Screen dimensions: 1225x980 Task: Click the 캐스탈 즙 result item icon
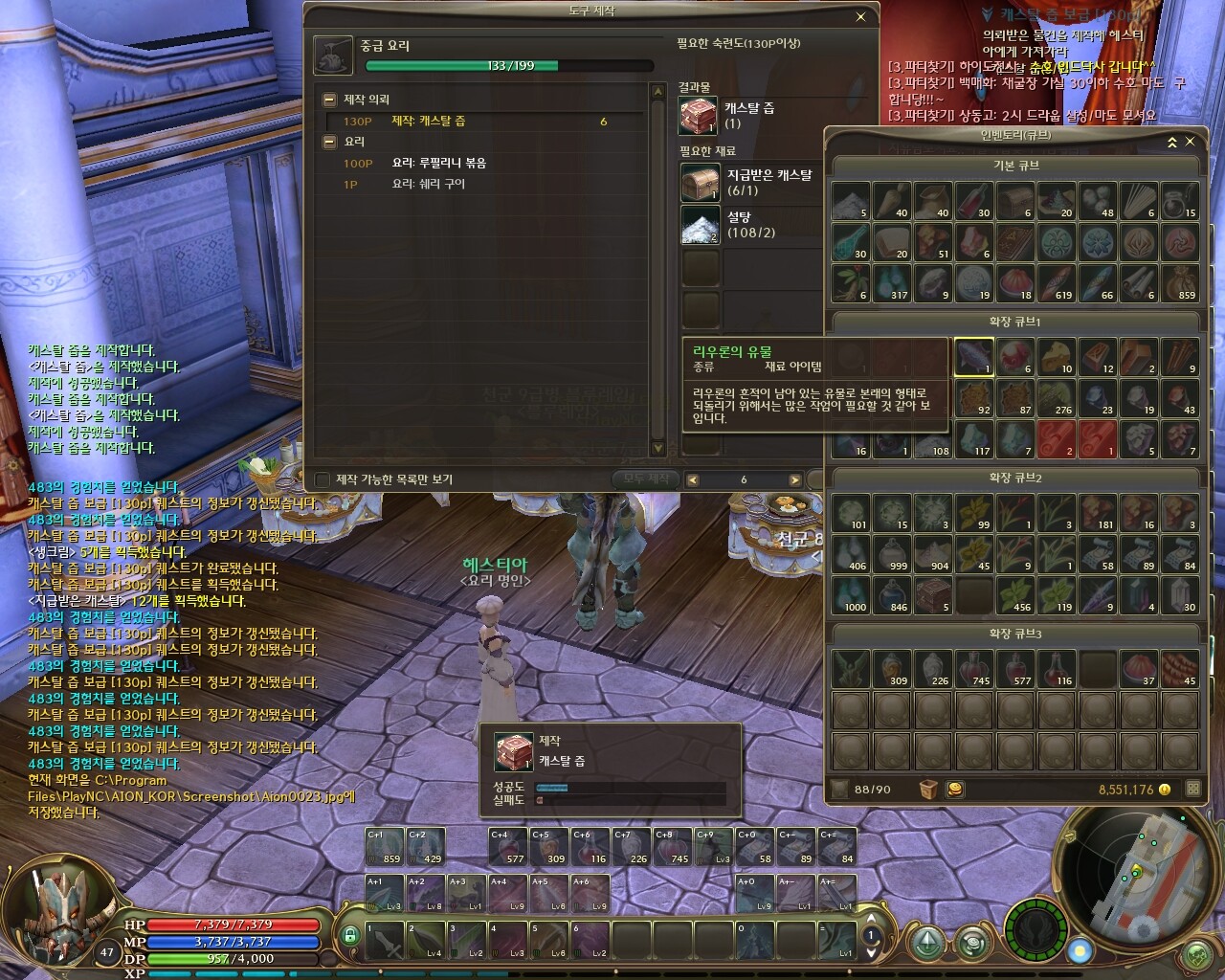[699, 115]
